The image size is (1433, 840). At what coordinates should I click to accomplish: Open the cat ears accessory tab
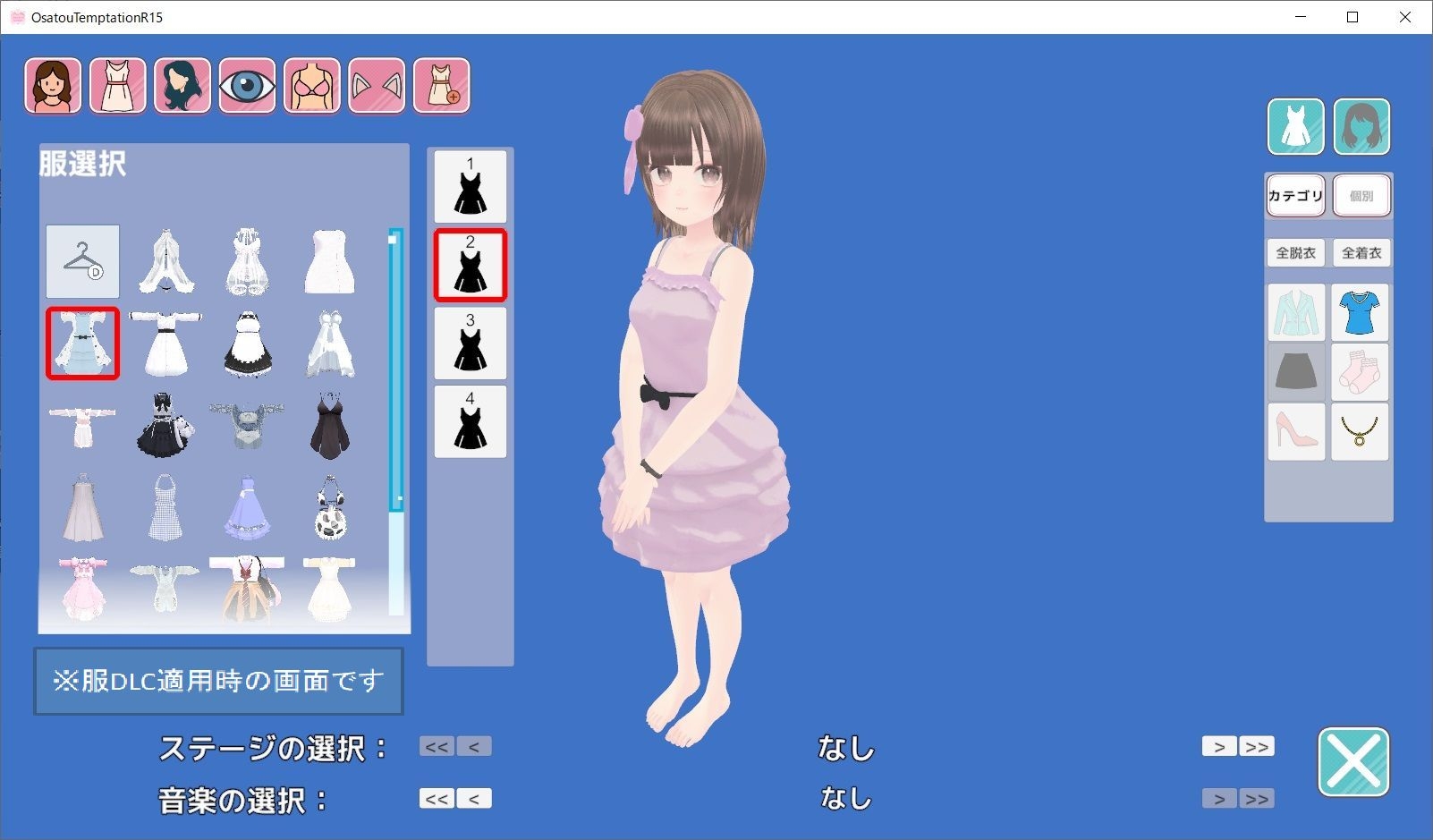click(x=376, y=86)
